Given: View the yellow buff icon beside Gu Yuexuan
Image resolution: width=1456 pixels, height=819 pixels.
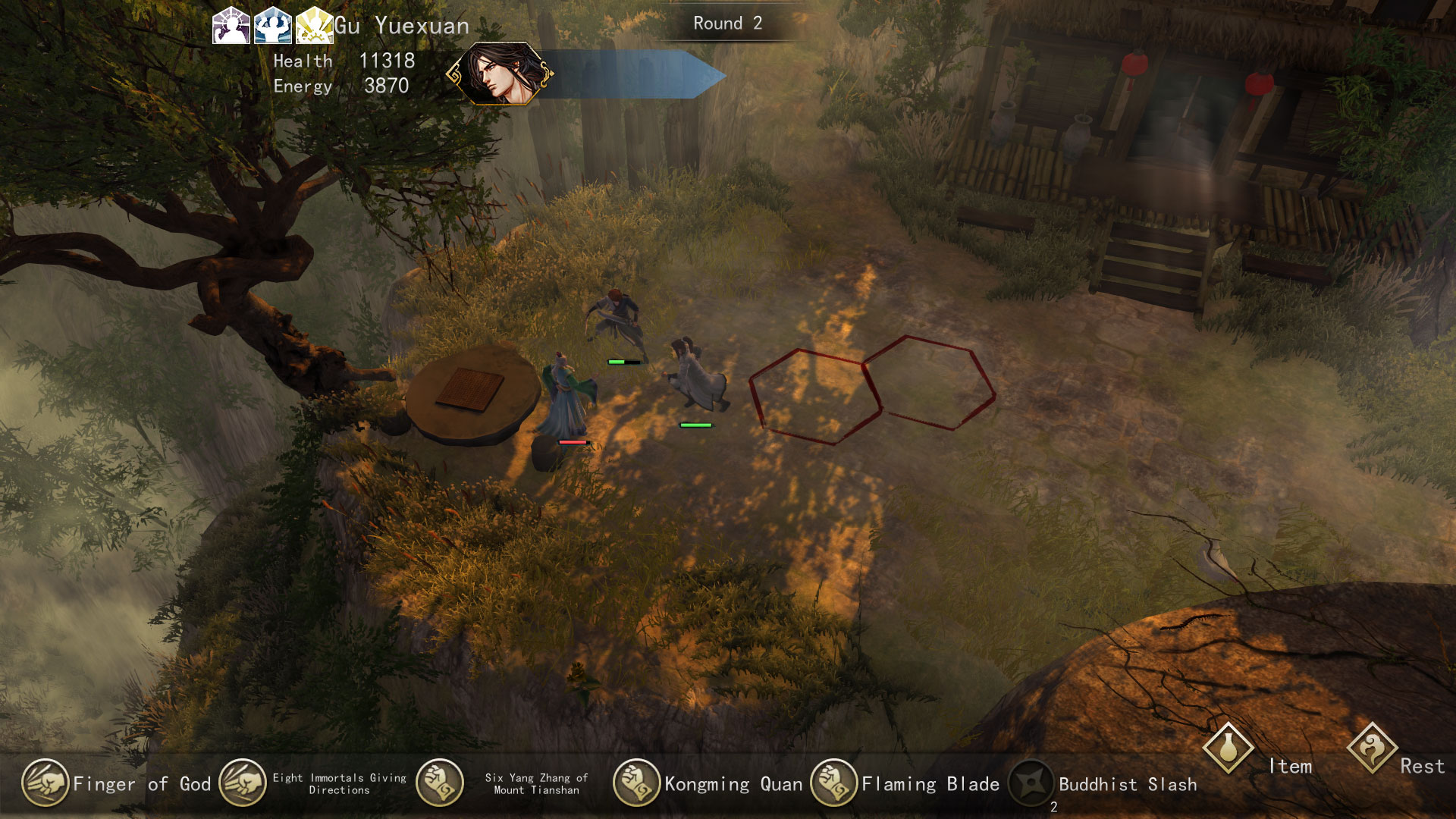Looking at the screenshot, I should 315,26.
